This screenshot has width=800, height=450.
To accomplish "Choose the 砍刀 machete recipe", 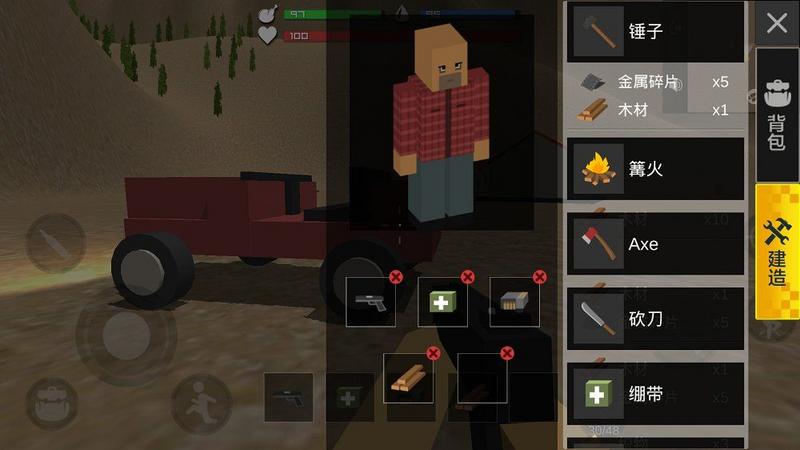I will tap(656, 319).
